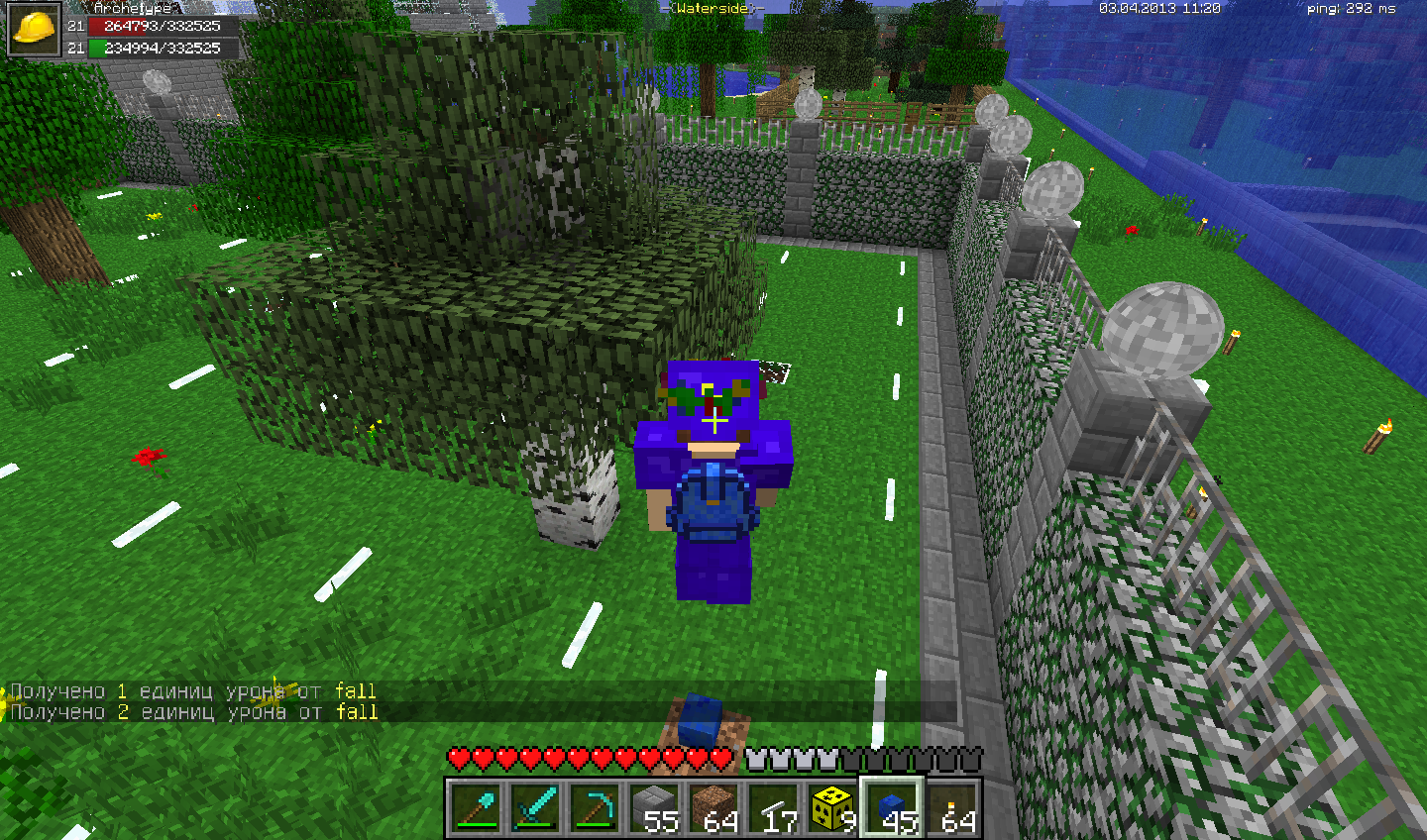Screen dimensions: 1427x840
Task: Select the yellow spotted block slot
Action: tap(832, 806)
